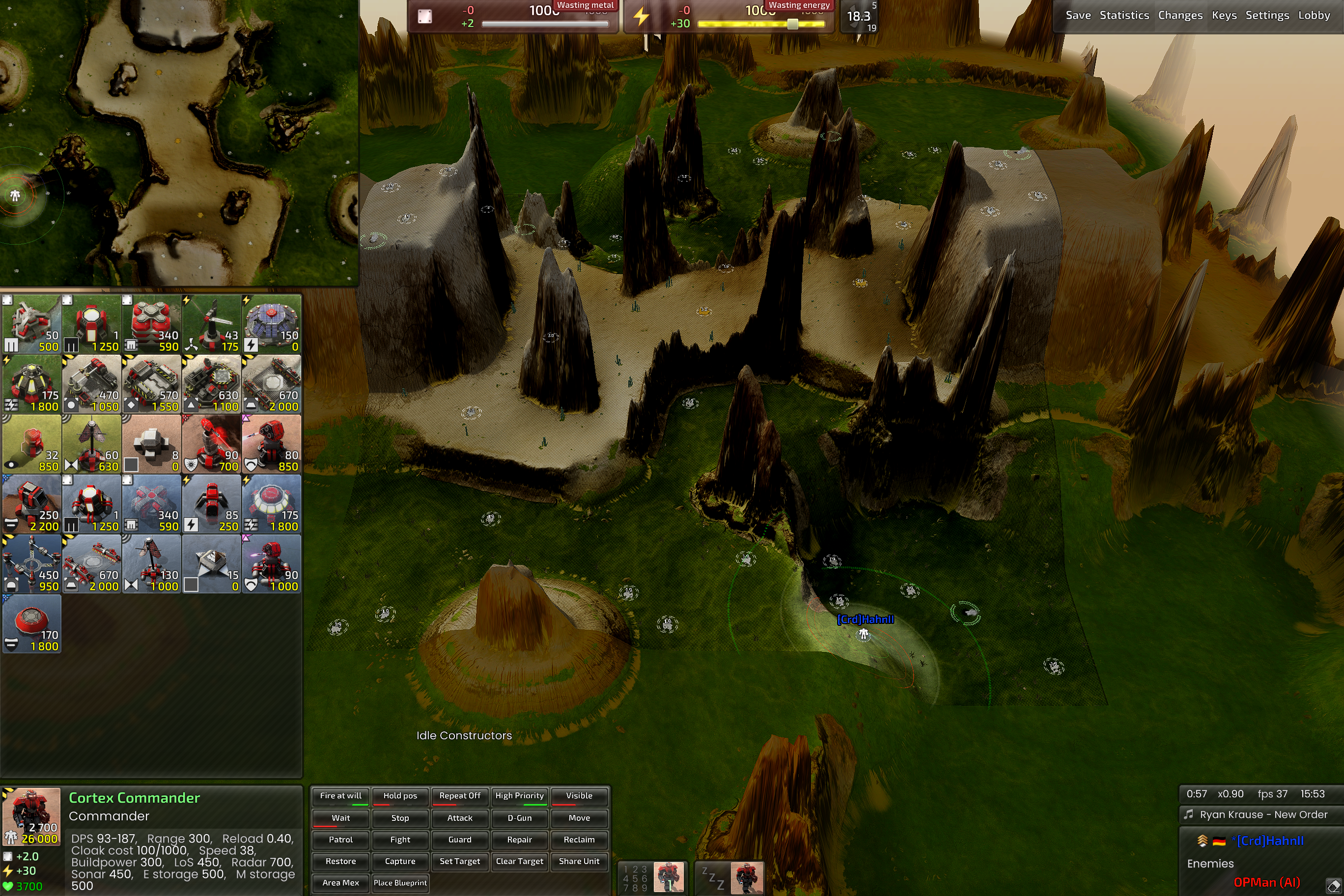Toggle the Hold pos movement state

click(400, 796)
